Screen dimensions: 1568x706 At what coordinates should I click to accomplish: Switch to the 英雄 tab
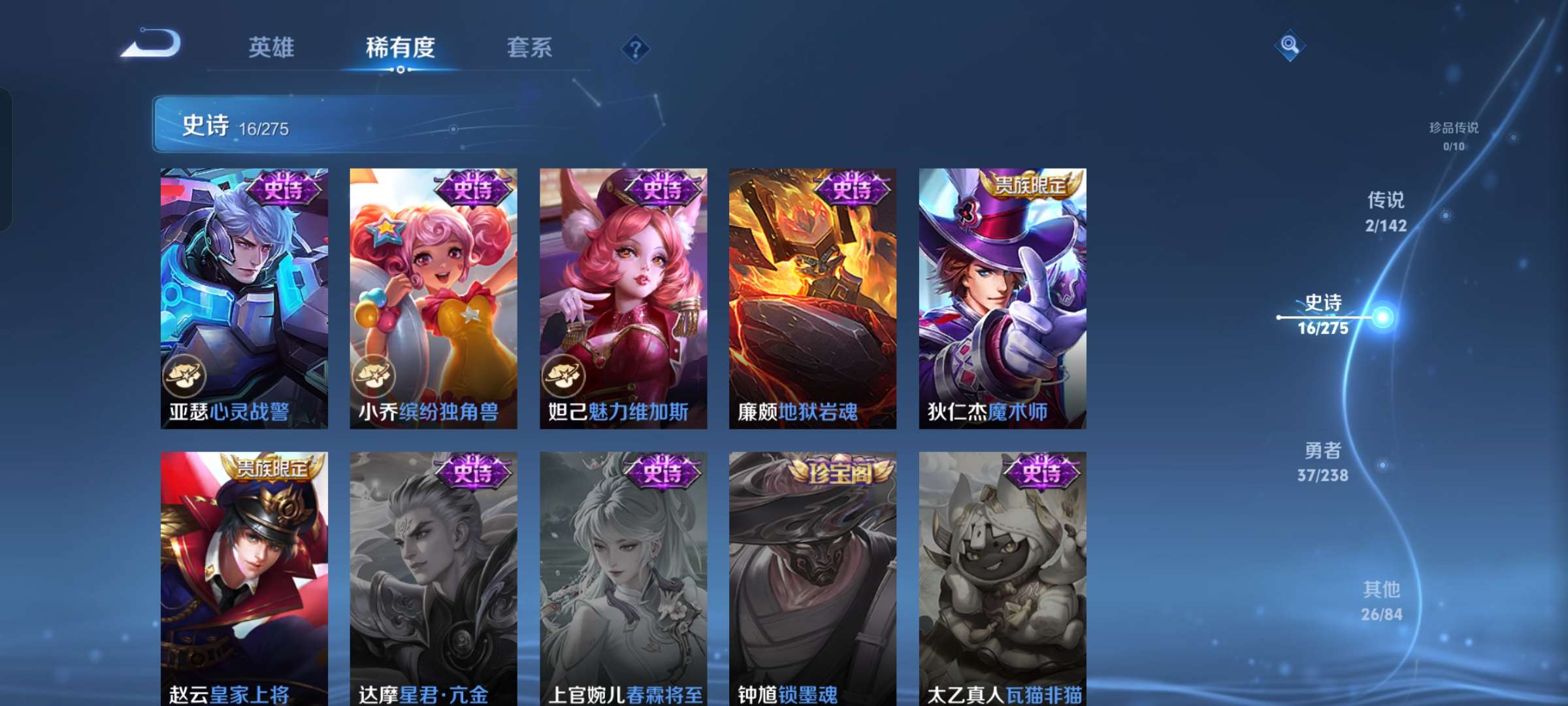(273, 47)
